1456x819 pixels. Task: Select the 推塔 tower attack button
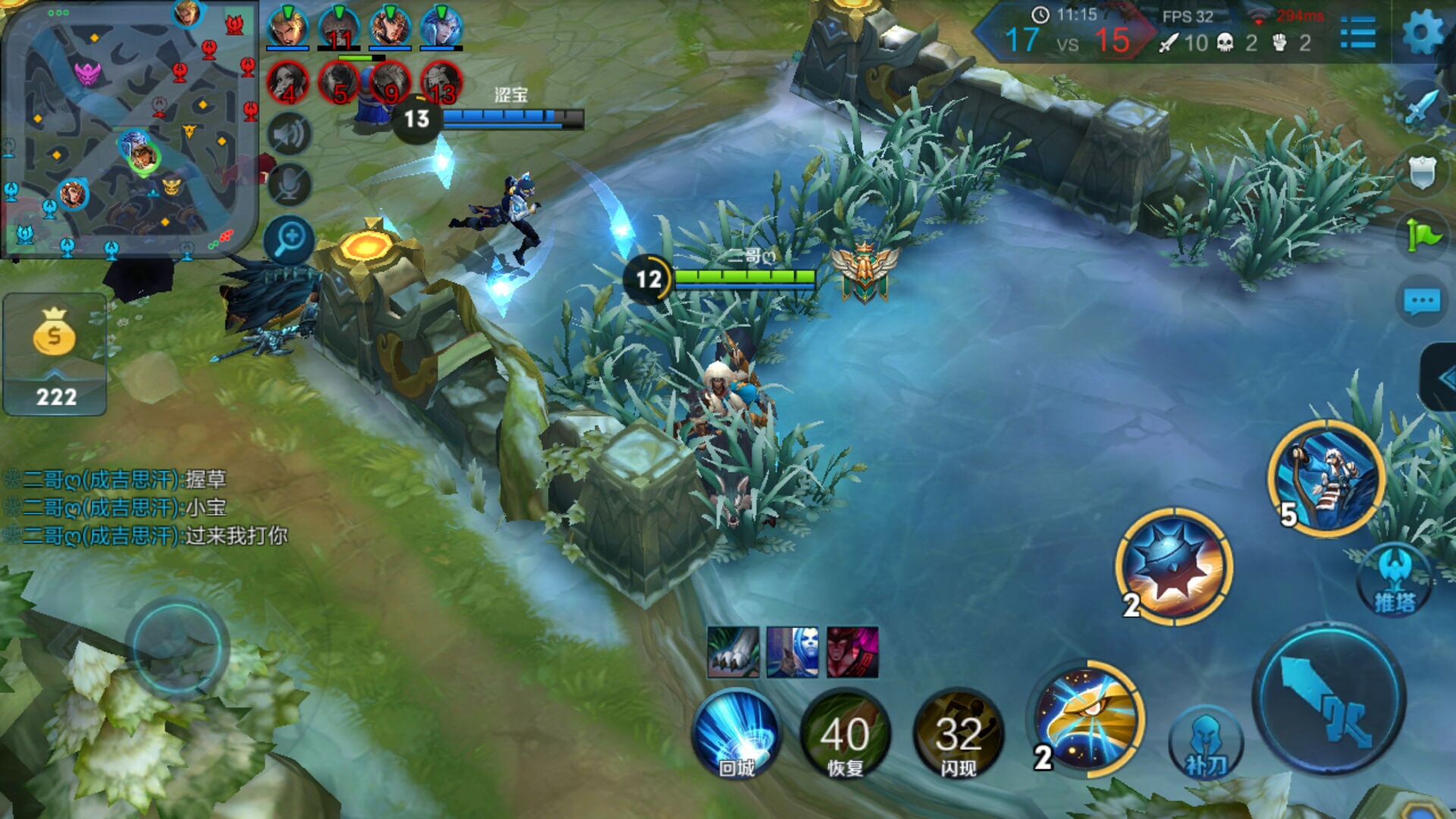(x=1395, y=581)
